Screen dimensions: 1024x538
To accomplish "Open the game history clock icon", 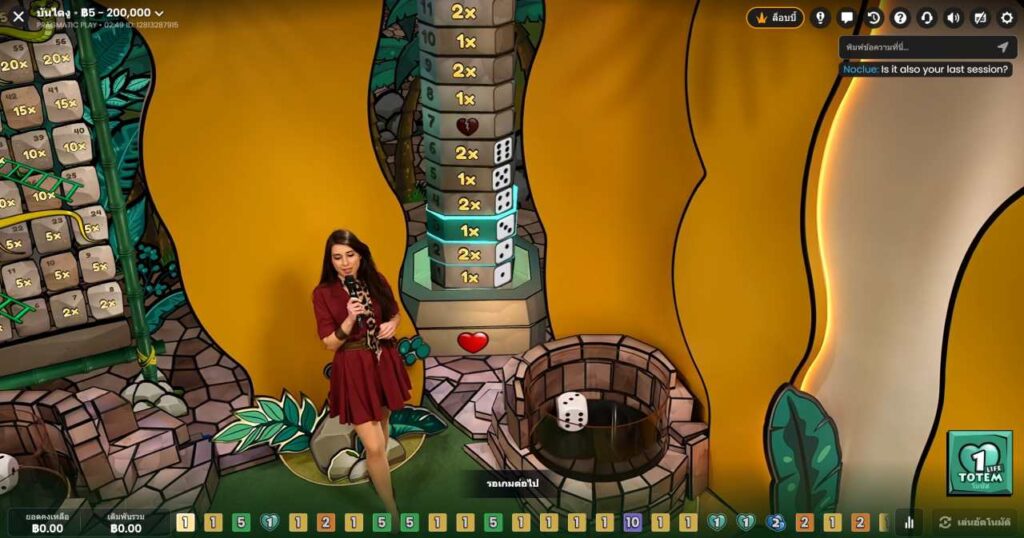I will 874,18.
